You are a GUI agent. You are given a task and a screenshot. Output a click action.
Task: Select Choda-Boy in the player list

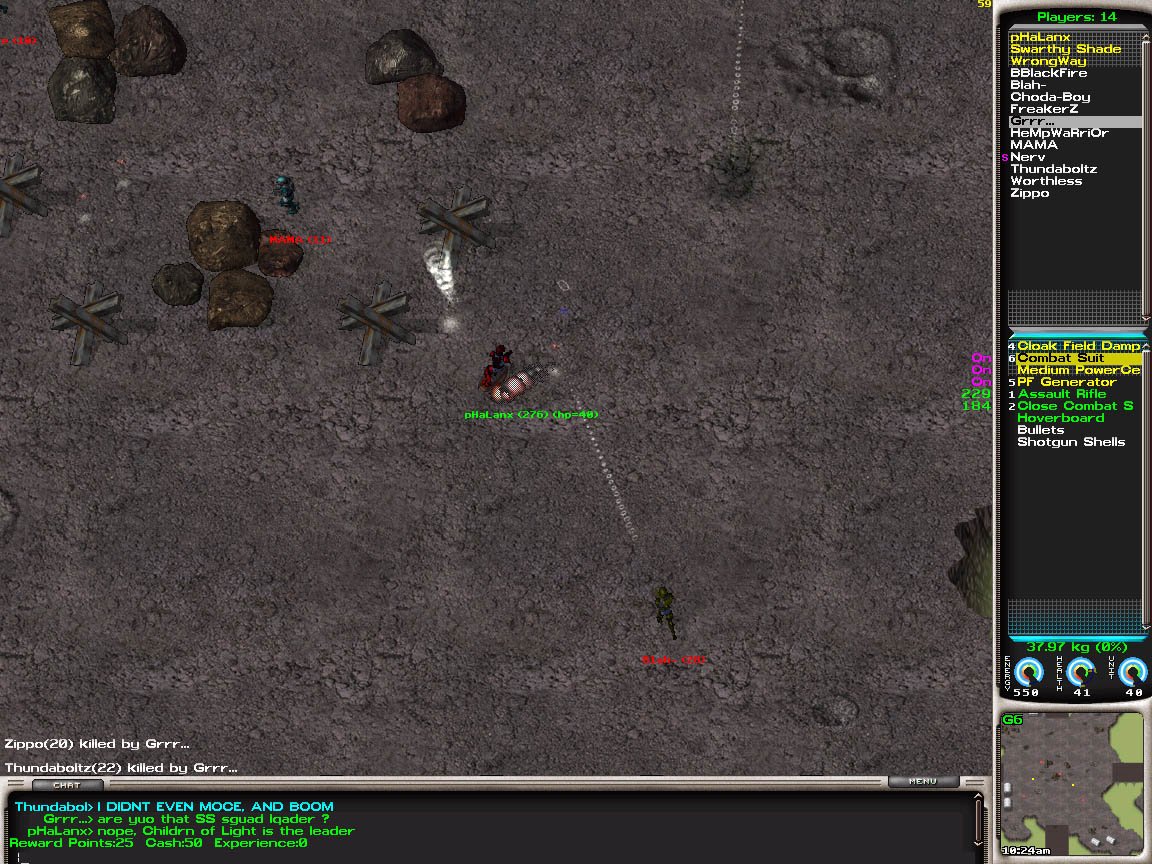1050,97
